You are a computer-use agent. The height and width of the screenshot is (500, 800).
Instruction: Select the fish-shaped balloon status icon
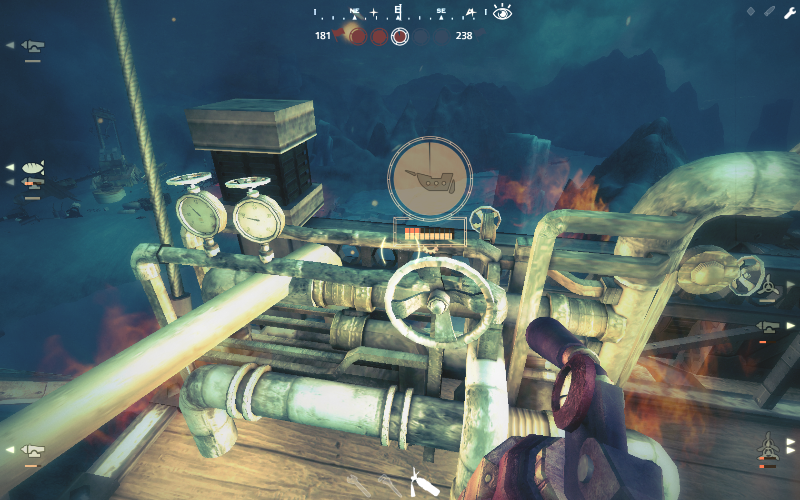pyautogui.click(x=33, y=167)
